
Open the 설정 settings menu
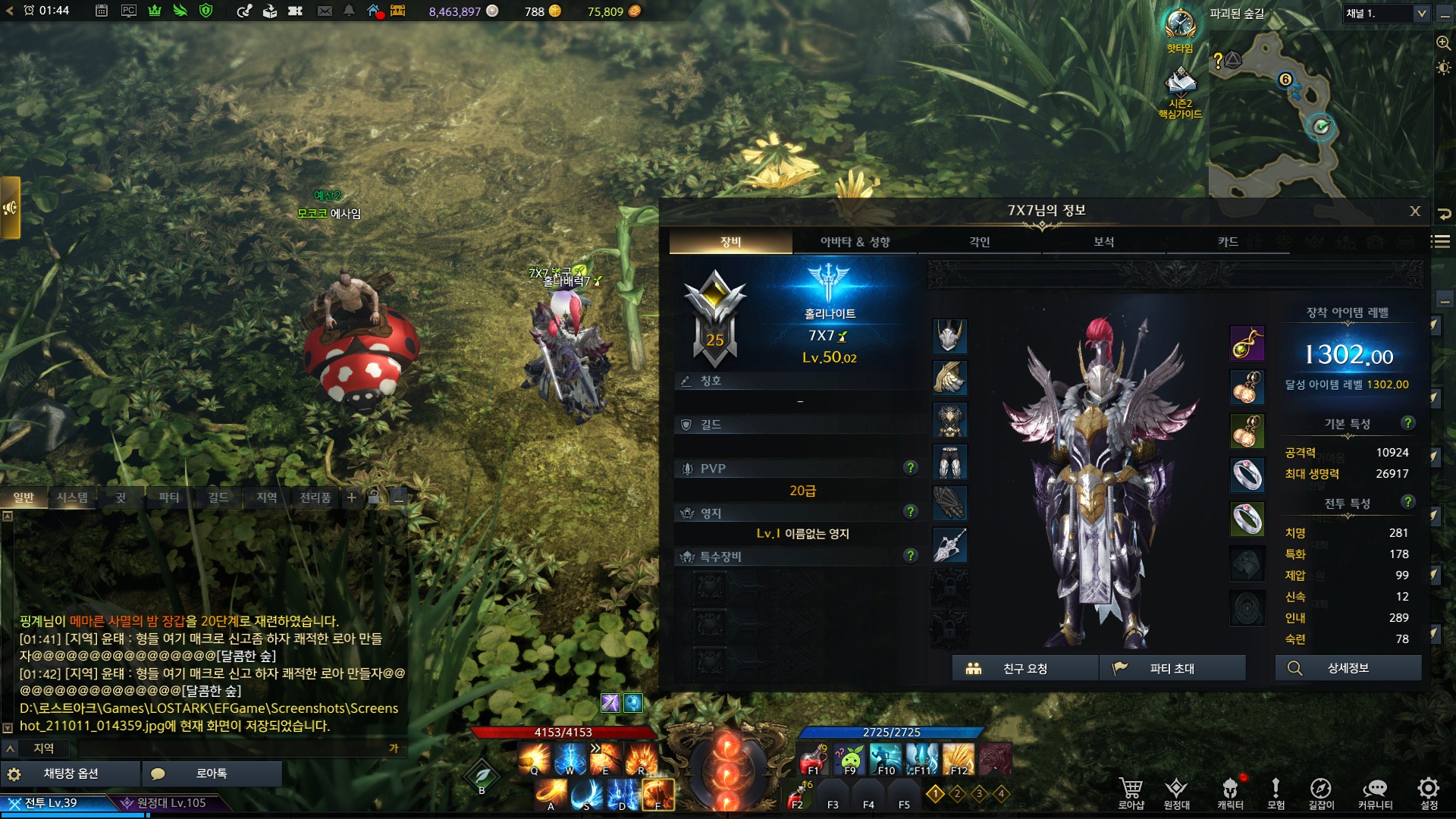(1429, 792)
